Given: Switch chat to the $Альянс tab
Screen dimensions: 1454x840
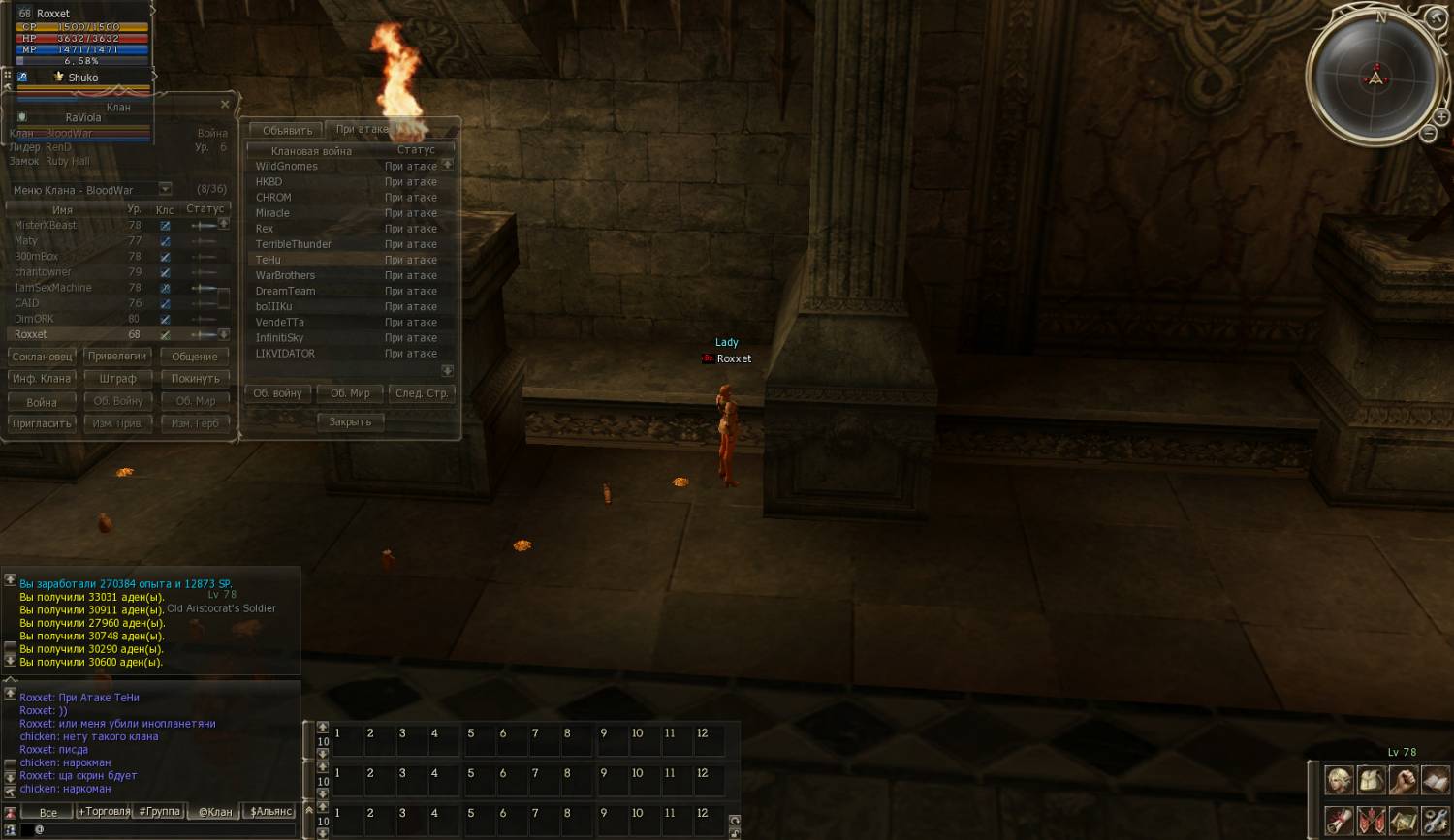Looking at the screenshot, I should click(x=271, y=812).
